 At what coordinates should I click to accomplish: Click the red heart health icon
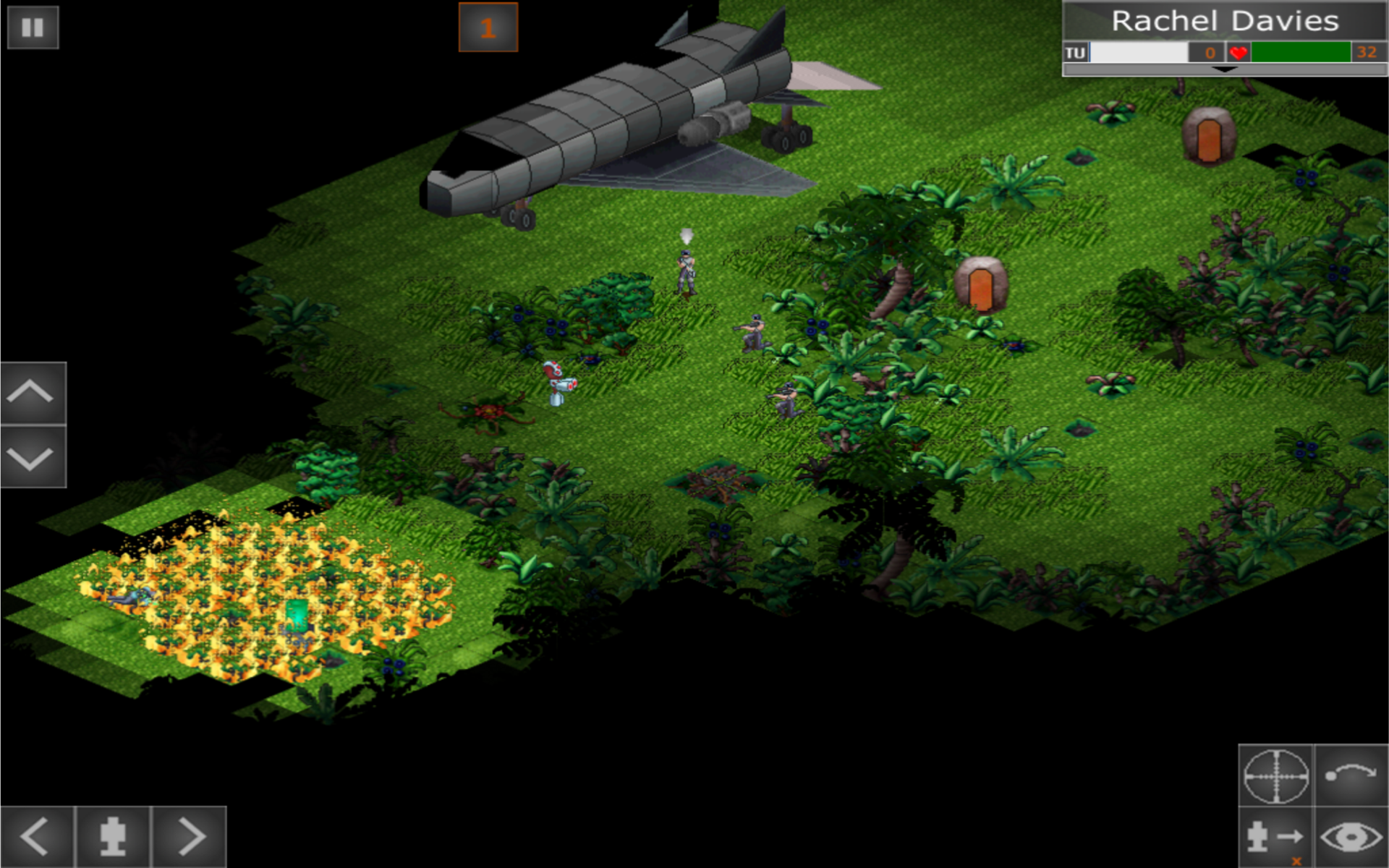(x=1239, y=52)
